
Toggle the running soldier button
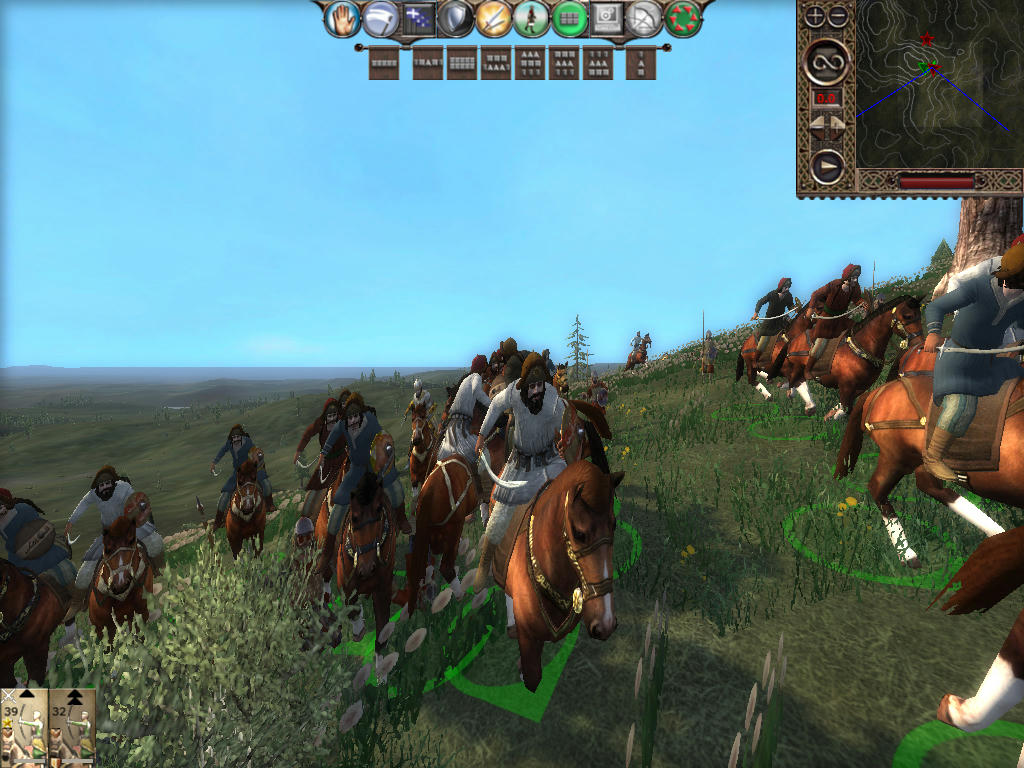pyautogui.click(x=531, y=18)
